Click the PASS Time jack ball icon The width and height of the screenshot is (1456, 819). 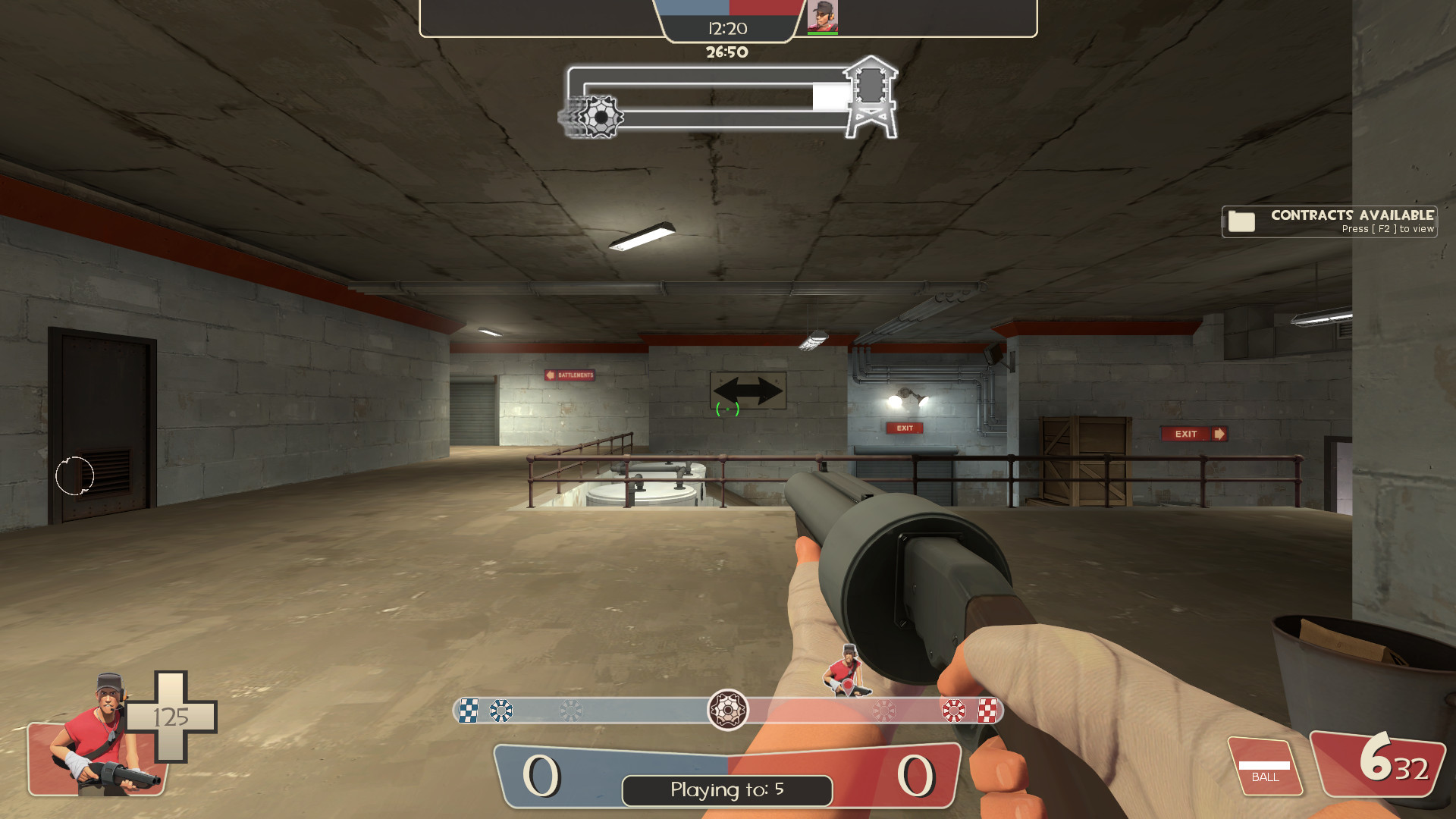pyautogui.click(x=728, y=711)
